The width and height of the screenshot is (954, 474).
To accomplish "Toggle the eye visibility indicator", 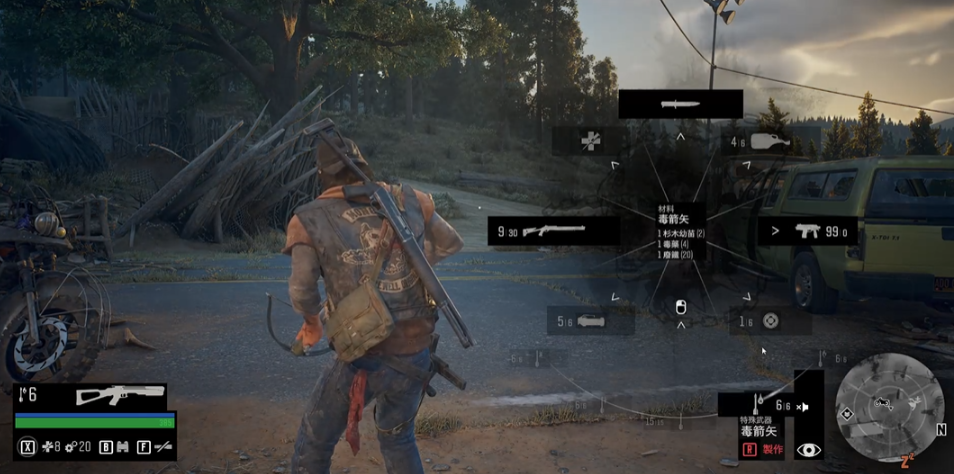I will [x=808, y=451].
